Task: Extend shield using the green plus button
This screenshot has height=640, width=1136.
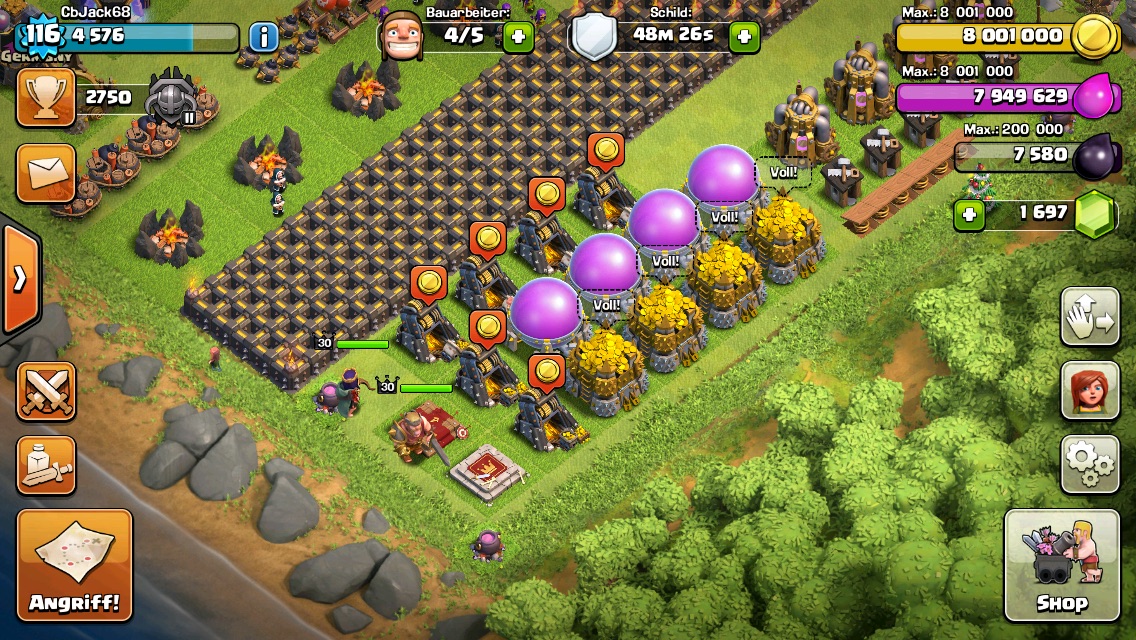Action: pyautogui.click(x=743, y=38)
